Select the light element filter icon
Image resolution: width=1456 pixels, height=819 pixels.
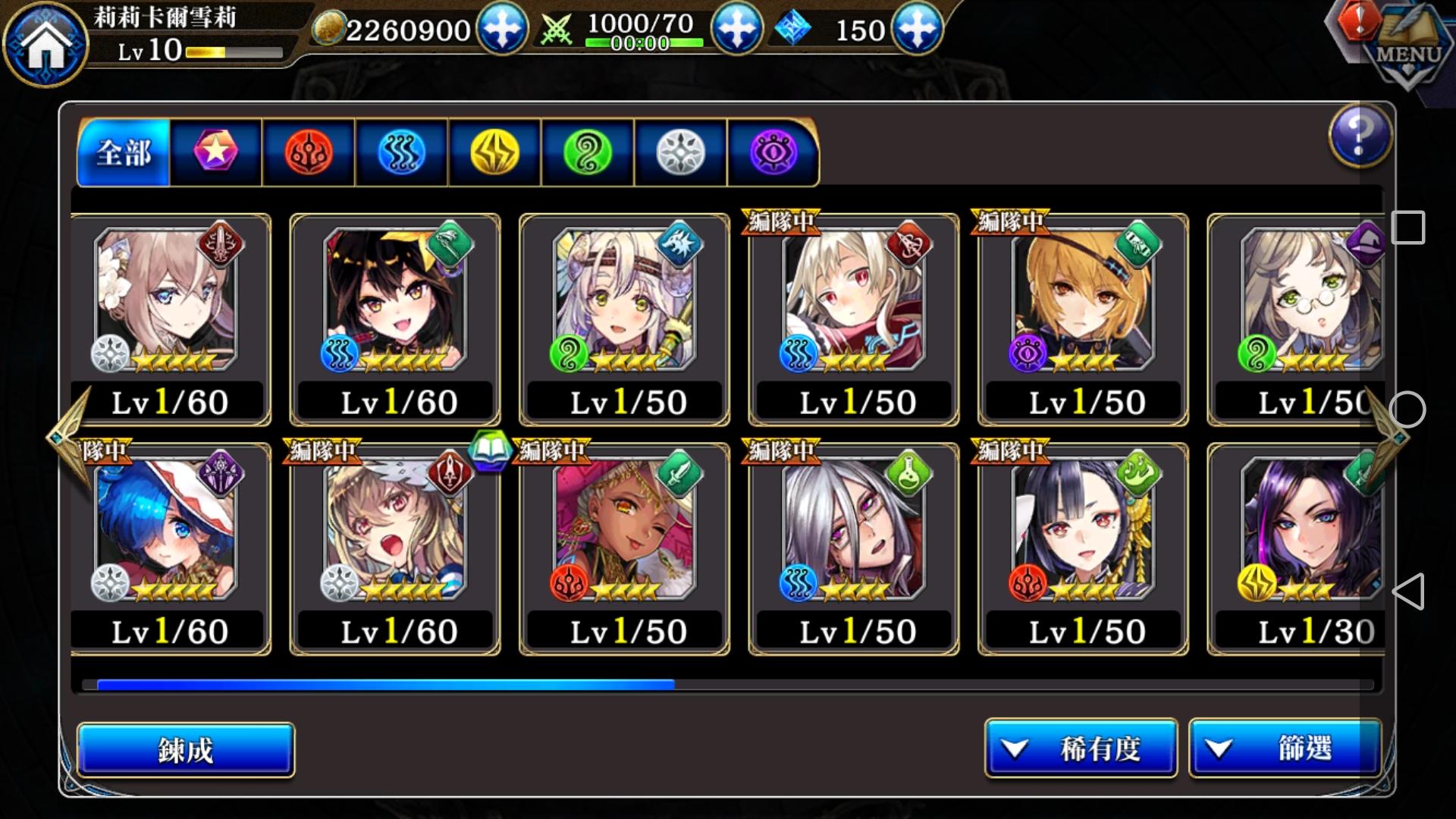click(x=679, y=152)
